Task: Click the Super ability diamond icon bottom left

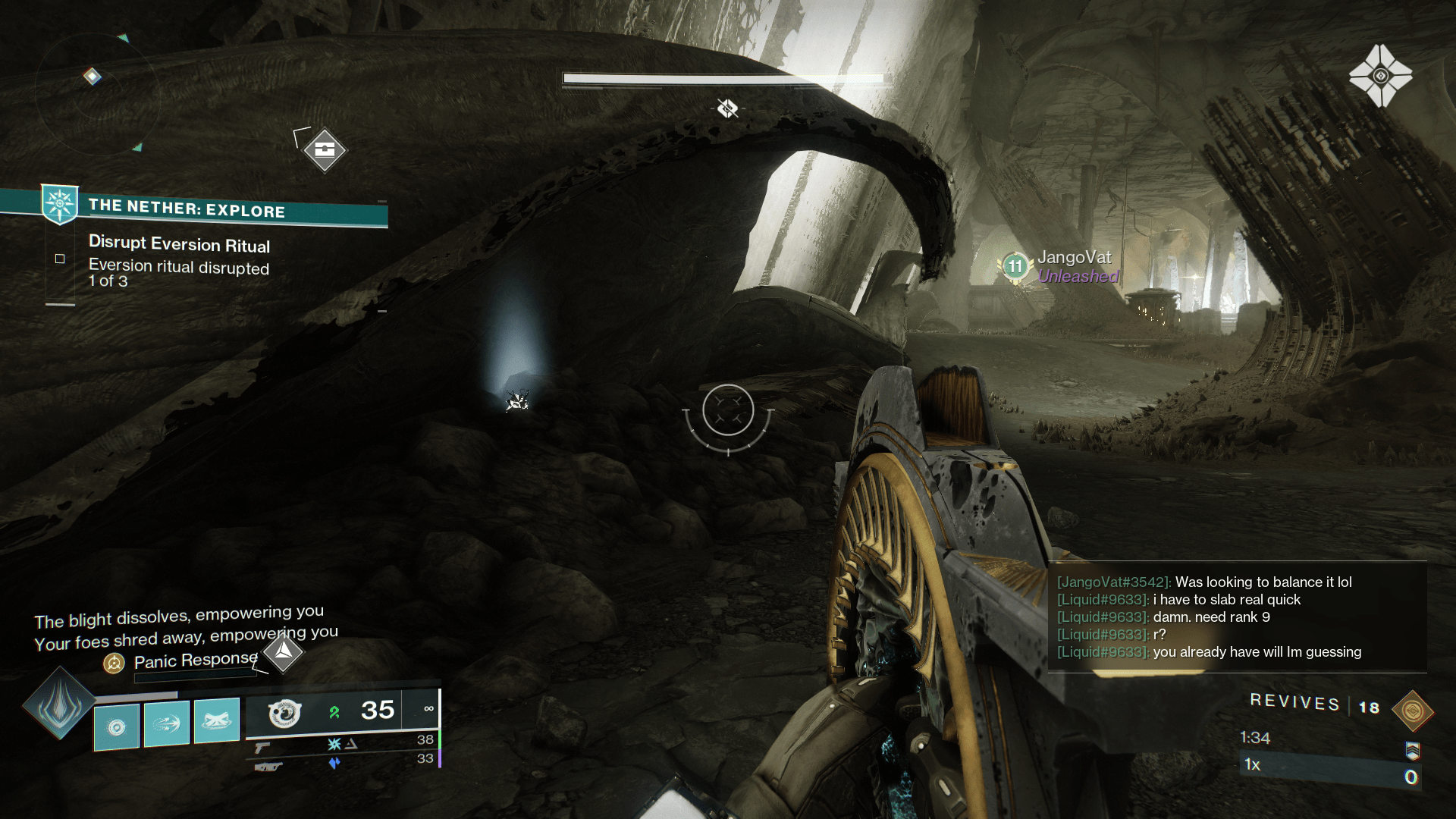Action: pos(61,705)
